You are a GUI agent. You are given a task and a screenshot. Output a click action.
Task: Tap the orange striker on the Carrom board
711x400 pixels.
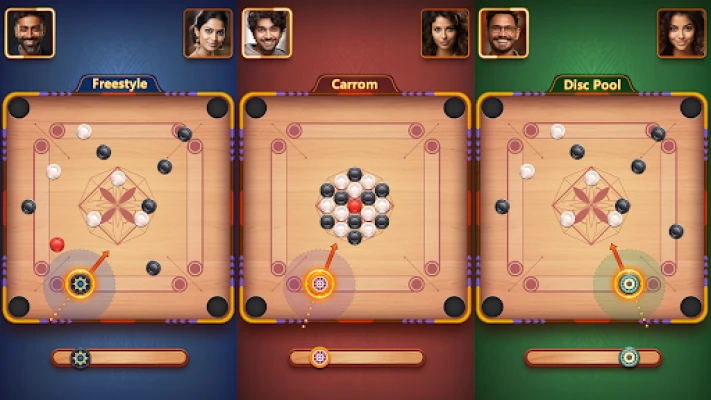pos(320,284)
